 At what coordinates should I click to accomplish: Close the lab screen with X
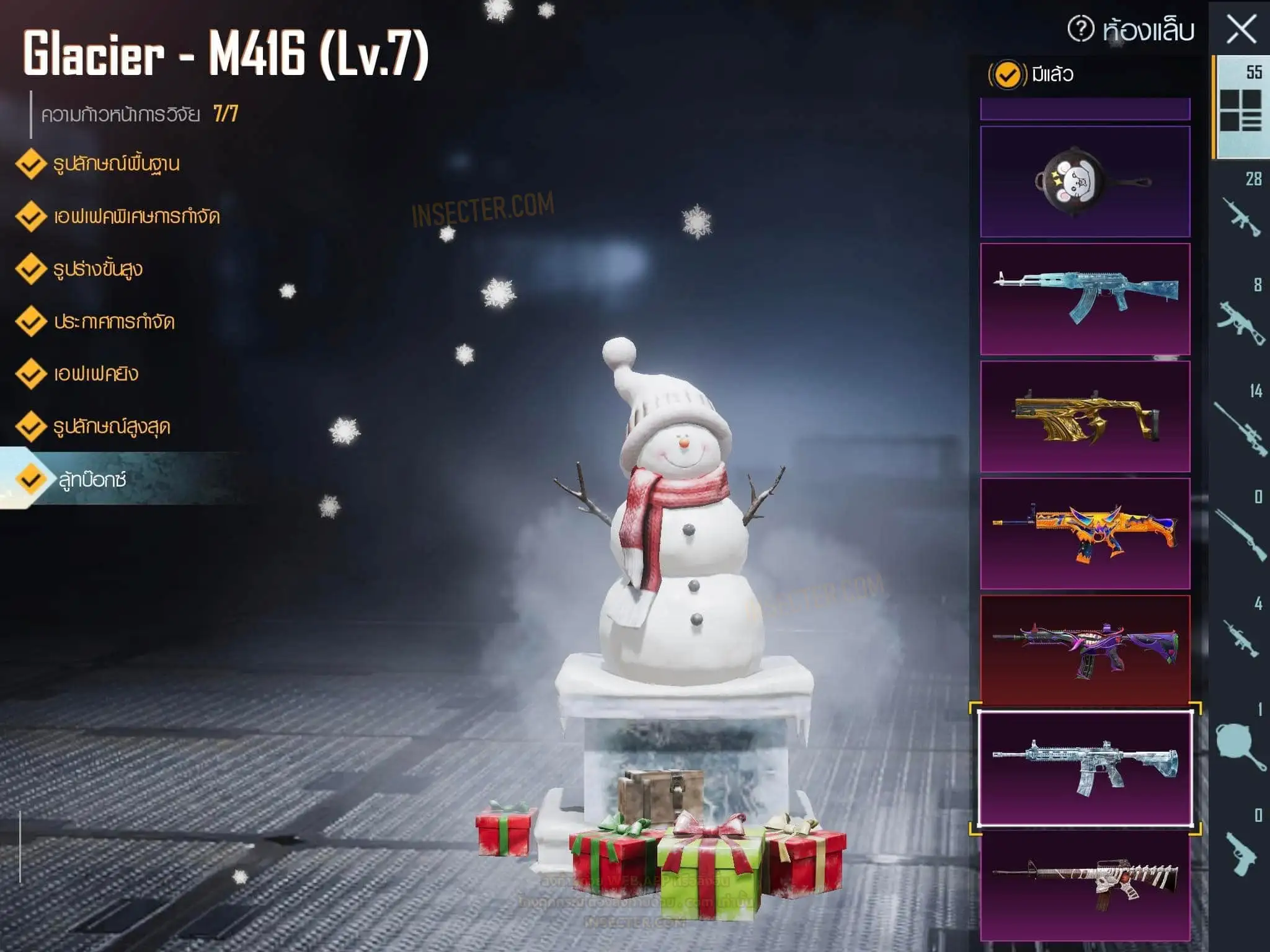tap(1241, 30)
